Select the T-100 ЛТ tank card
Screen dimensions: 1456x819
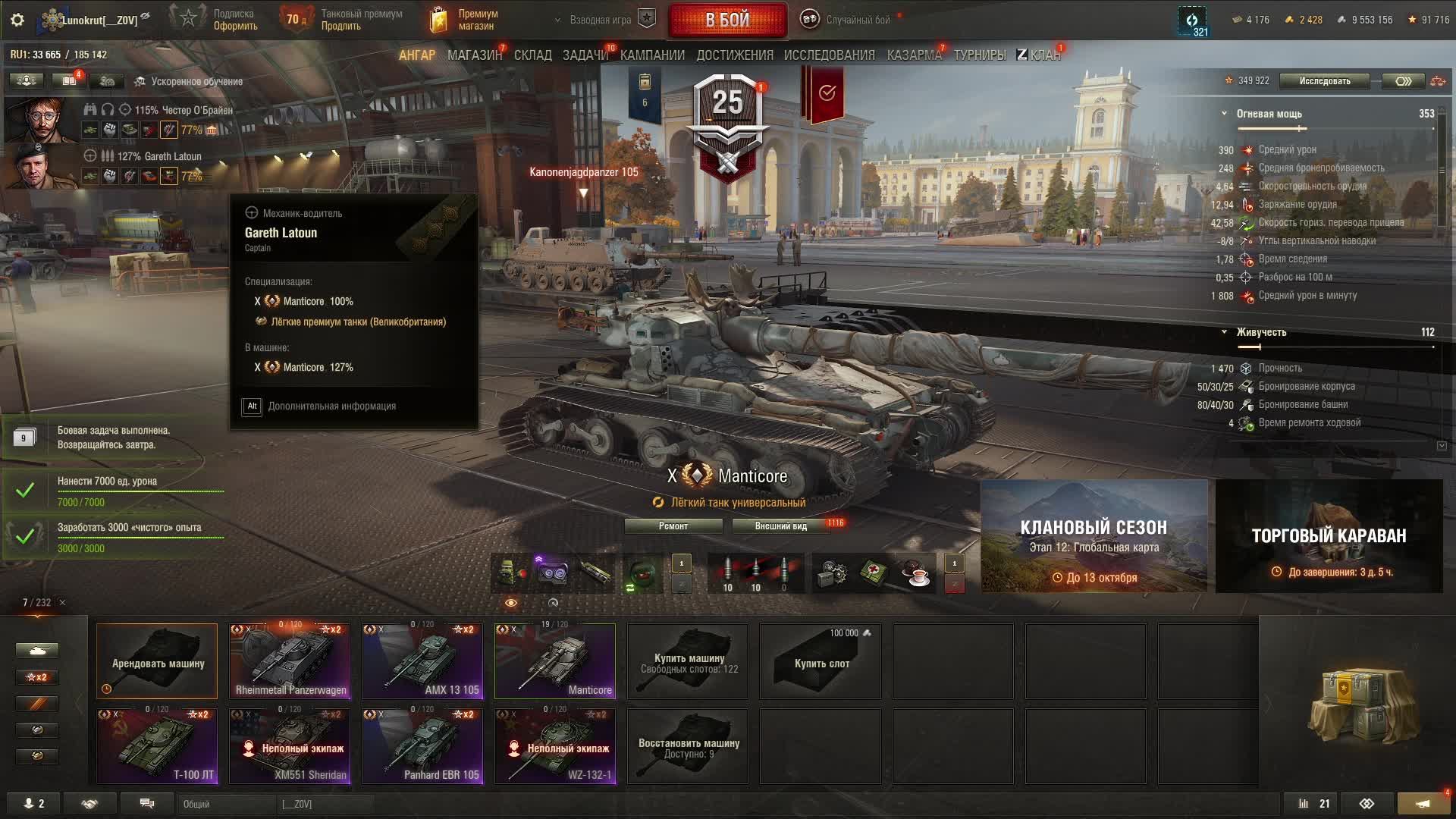tap(157, 746)
